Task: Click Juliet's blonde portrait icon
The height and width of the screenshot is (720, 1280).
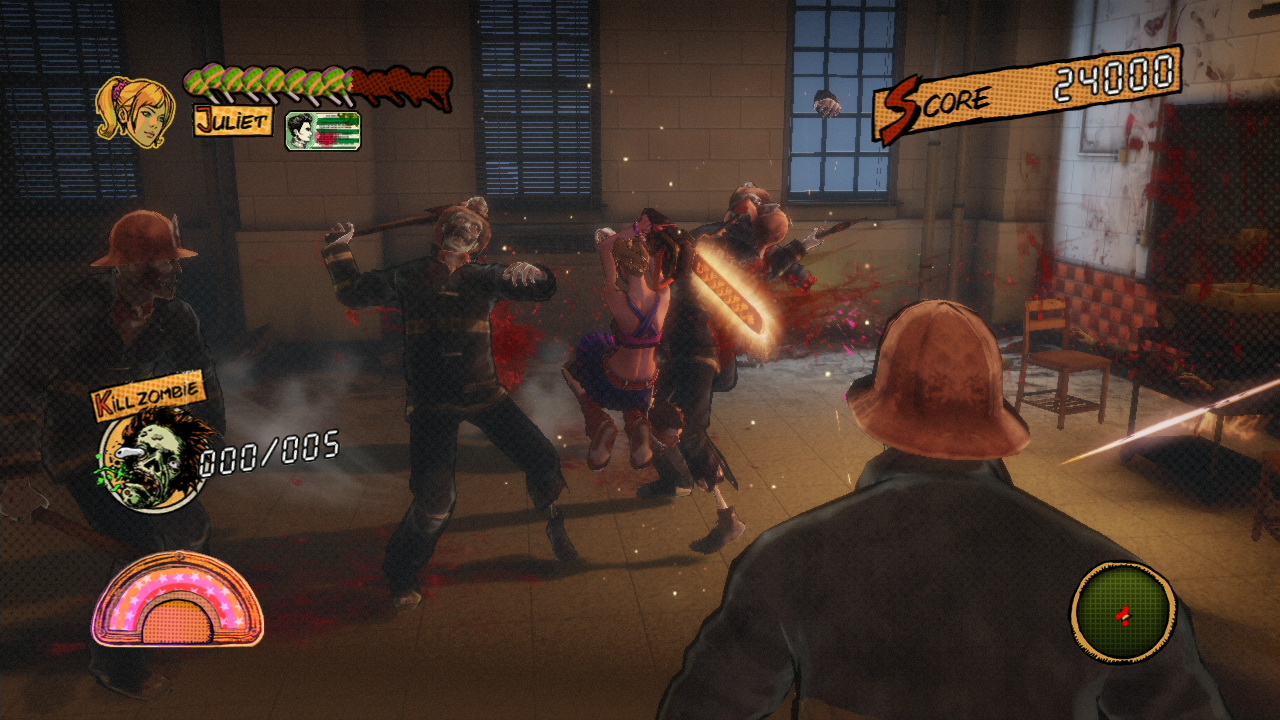Action: point(133,111)
